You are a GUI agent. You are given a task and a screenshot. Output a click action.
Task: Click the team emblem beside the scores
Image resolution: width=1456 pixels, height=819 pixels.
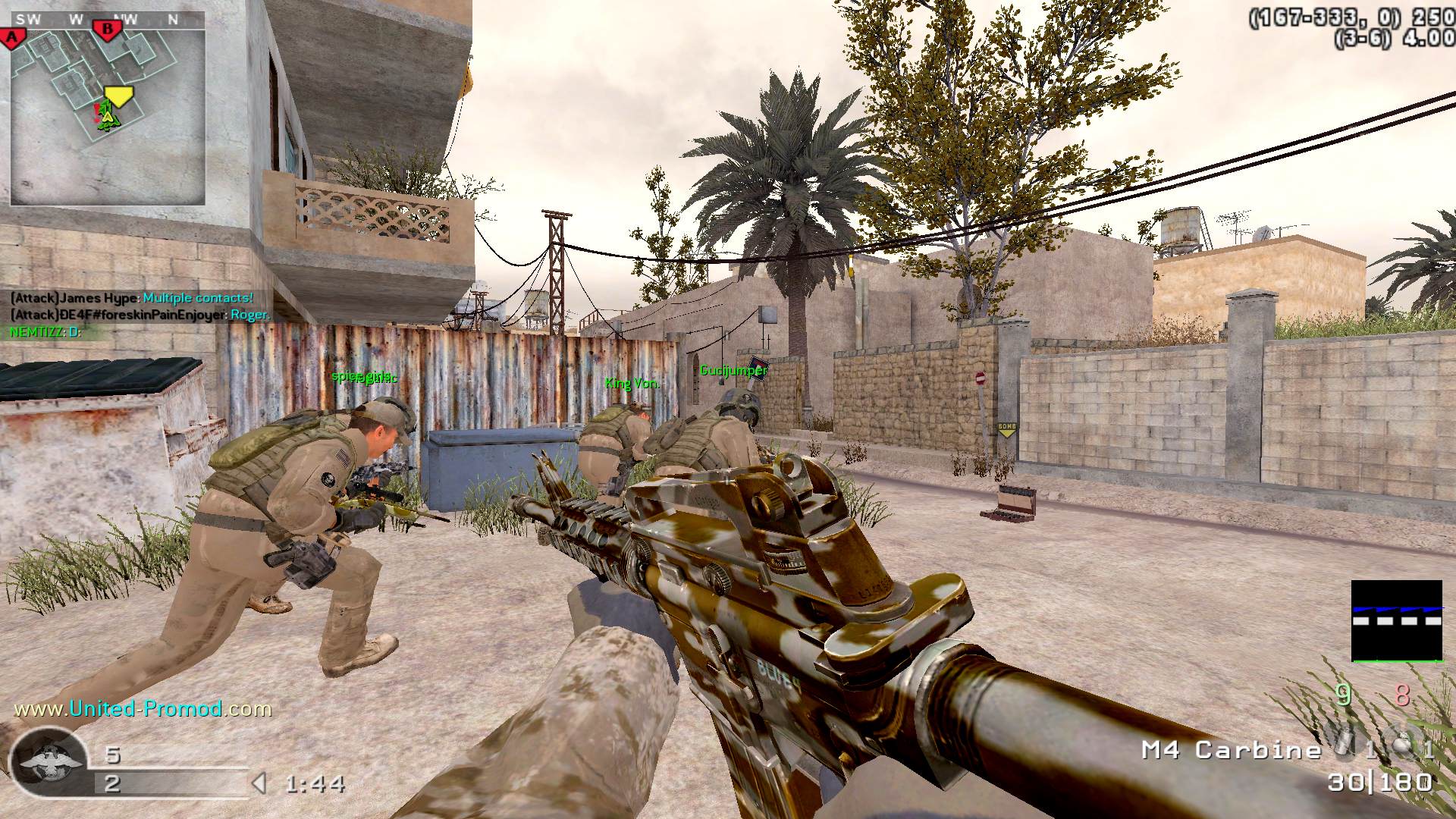click(49, 761)
